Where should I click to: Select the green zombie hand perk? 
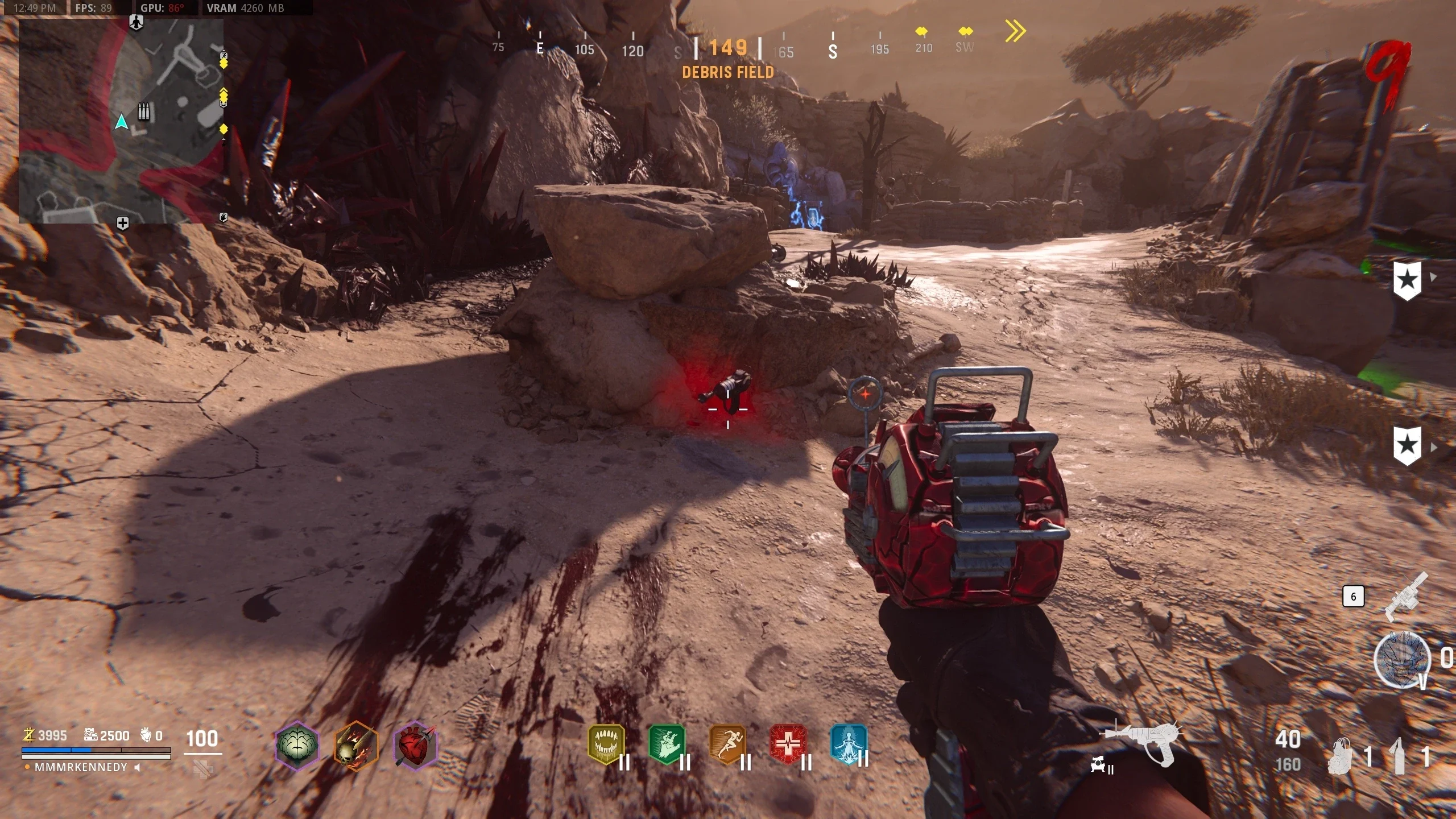667,744
